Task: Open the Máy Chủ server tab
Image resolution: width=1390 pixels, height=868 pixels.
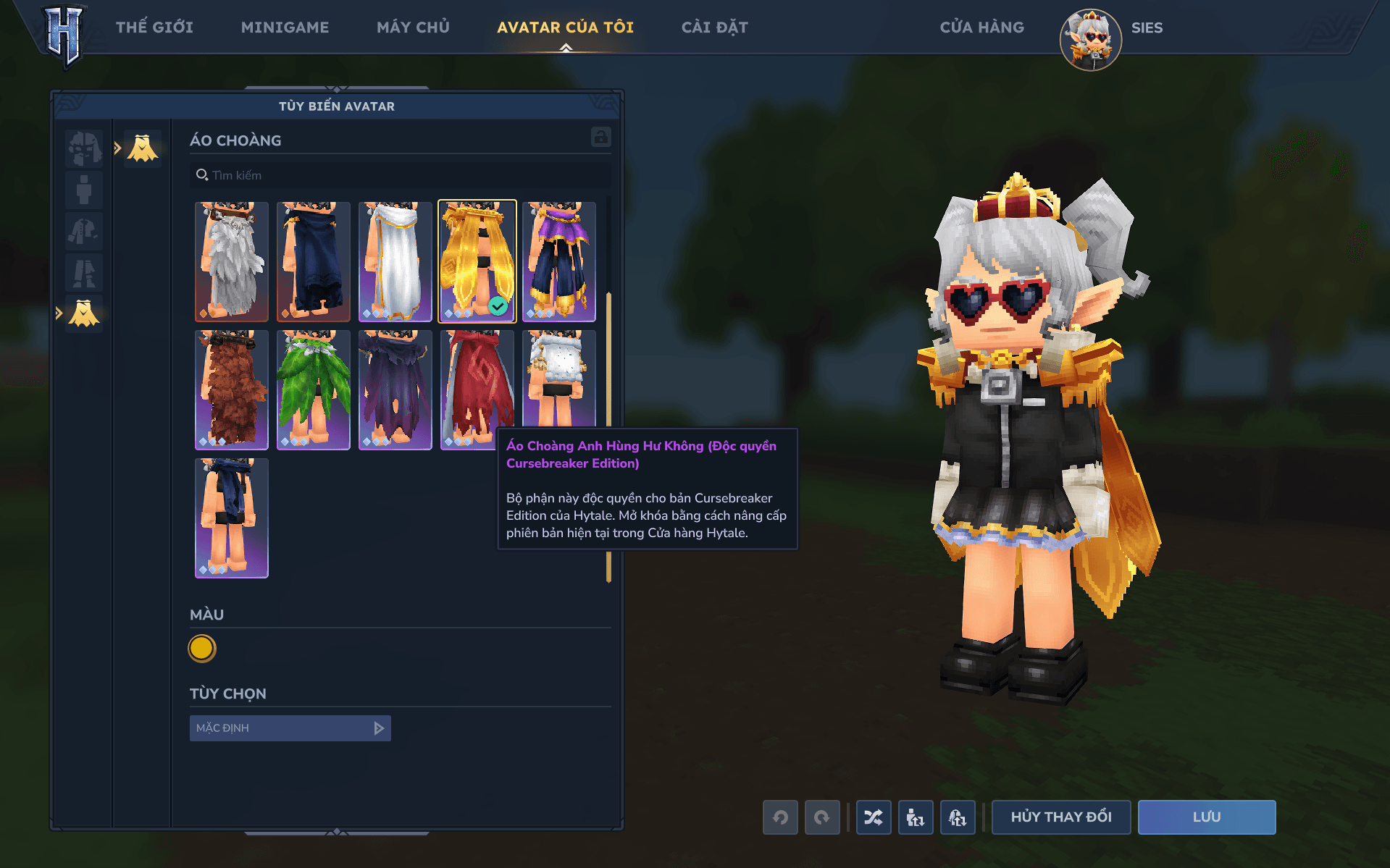Action: pyautogui.click(x=413, y=28)
